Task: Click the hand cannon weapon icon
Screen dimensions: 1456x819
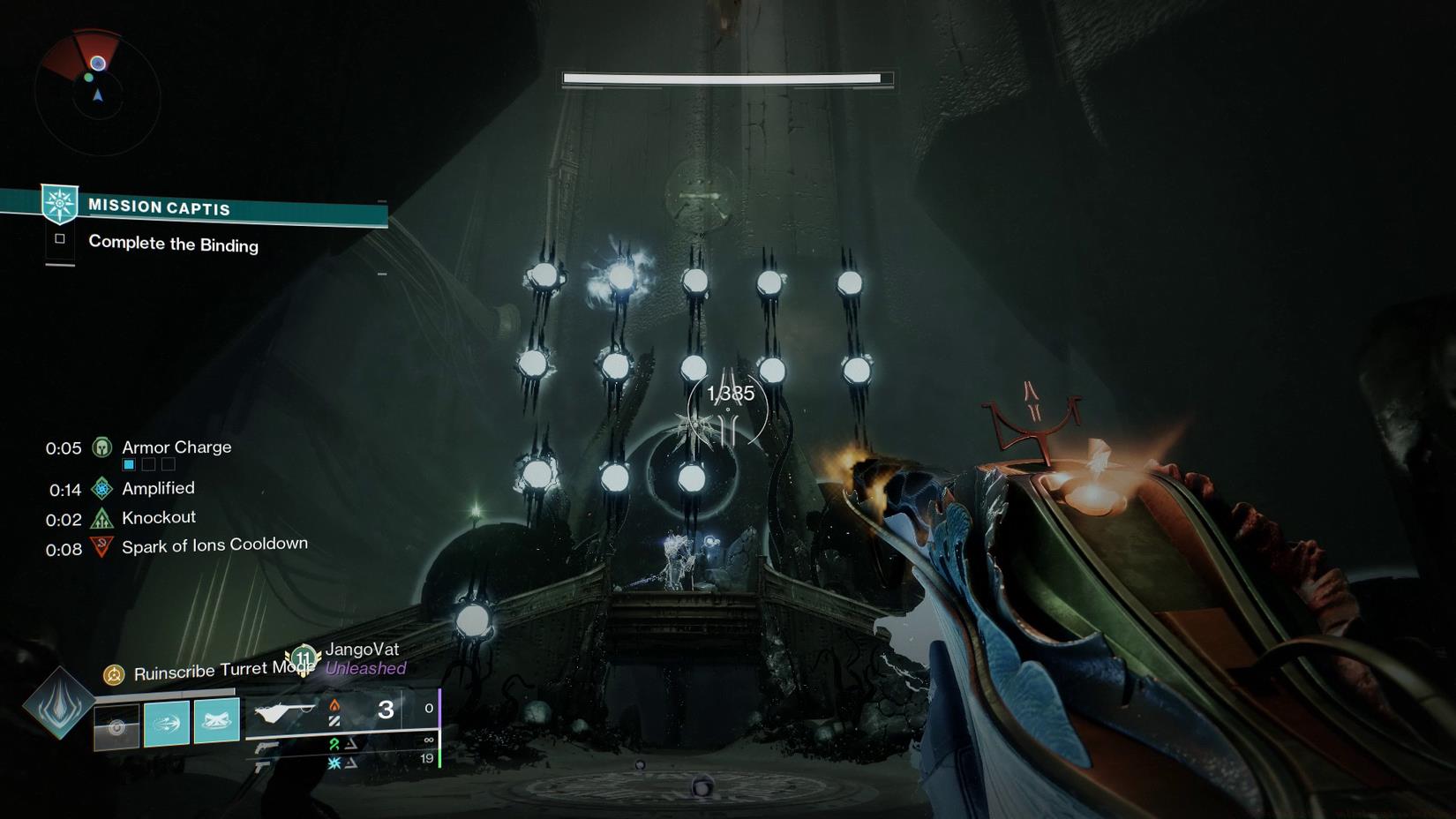Action: [x=267, y=746]
